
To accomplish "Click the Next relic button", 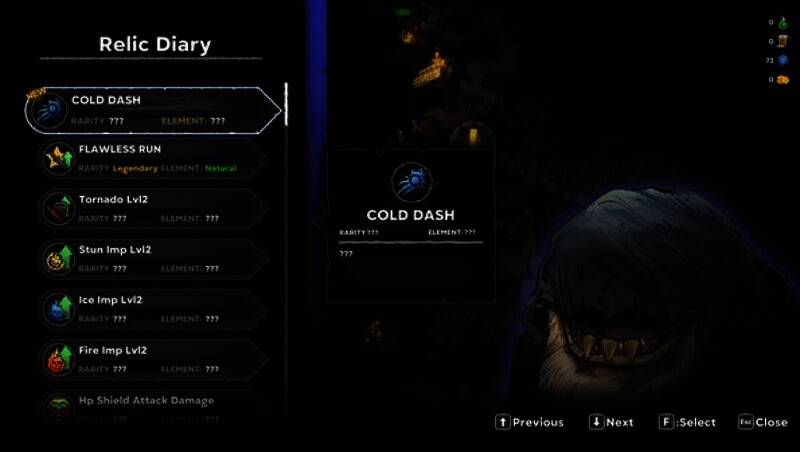I will coord(611,422).
